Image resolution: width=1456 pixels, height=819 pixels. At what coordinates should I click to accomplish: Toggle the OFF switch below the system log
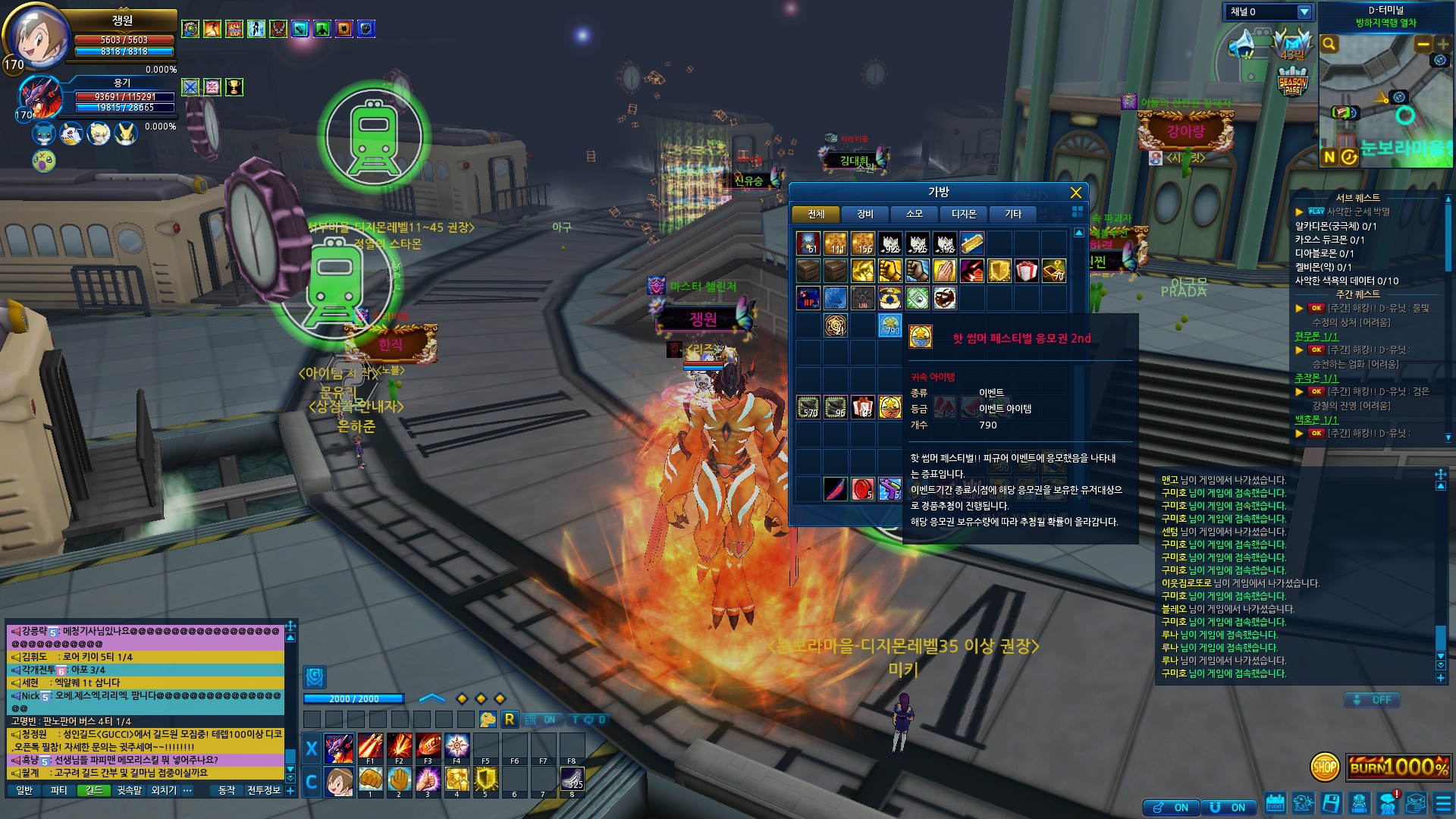point(1373,700)
